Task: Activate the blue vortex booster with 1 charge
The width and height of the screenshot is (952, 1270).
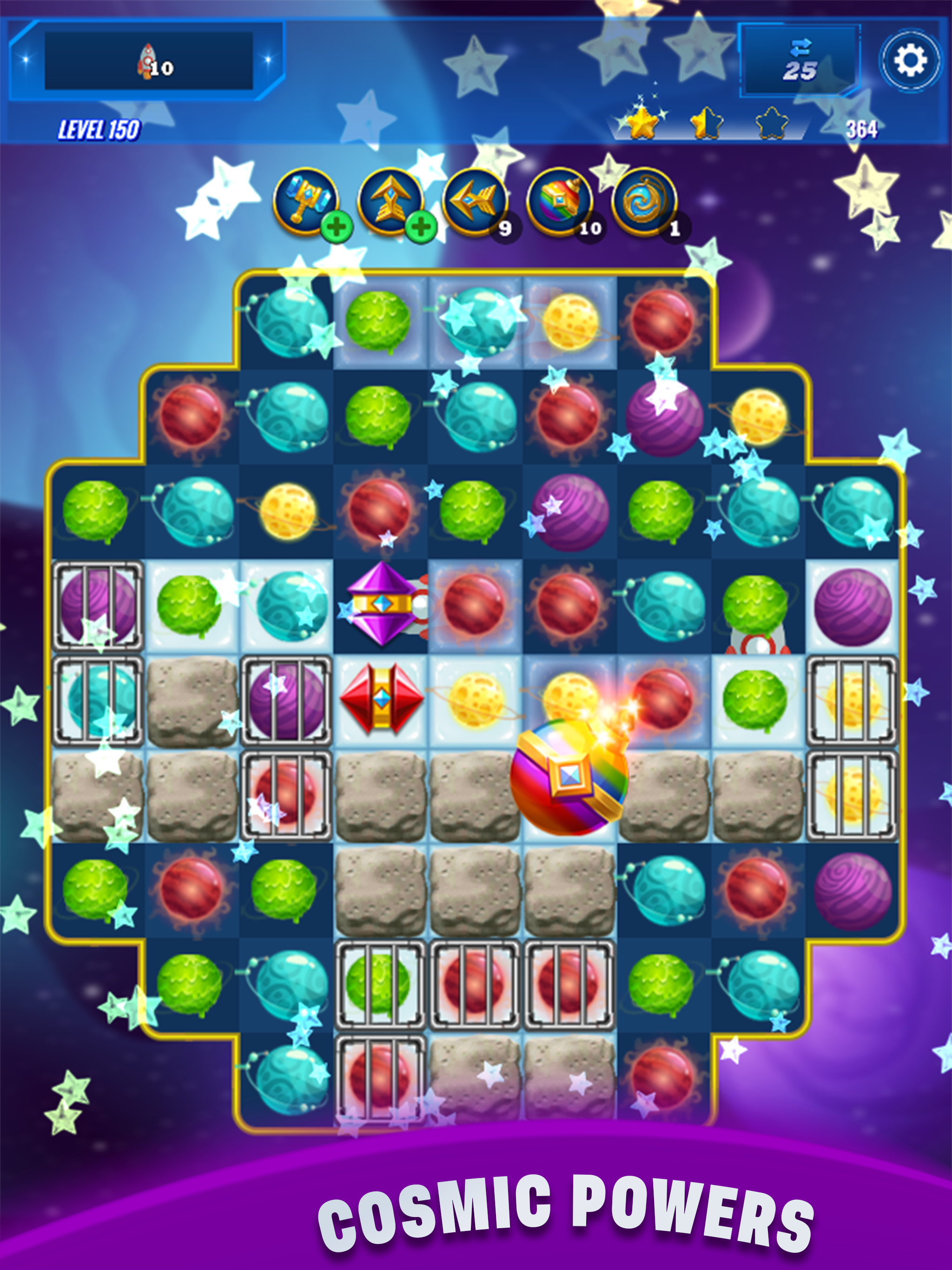Action: [644, 204]
